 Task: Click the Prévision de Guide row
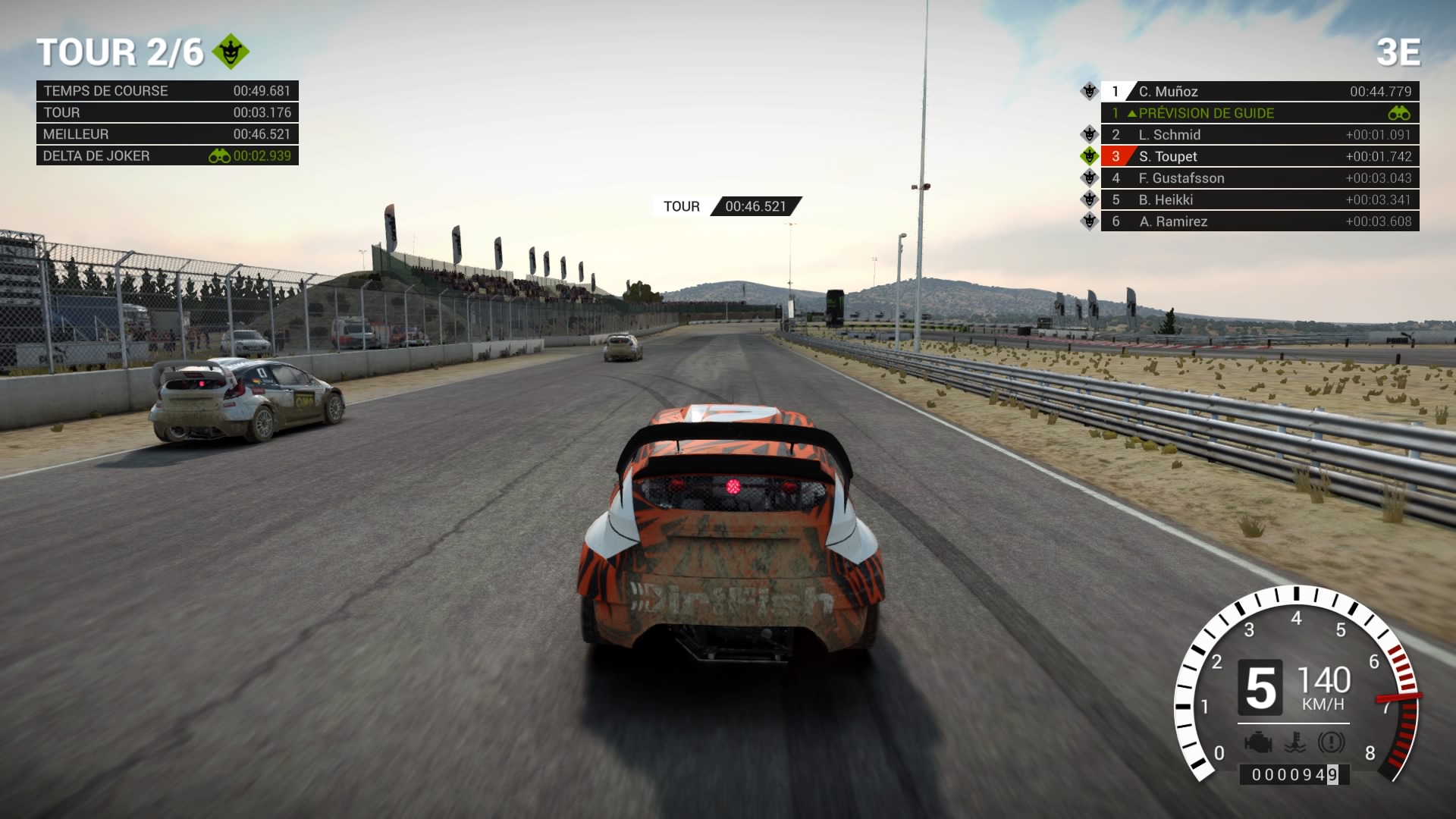(x=1259, y=113)
